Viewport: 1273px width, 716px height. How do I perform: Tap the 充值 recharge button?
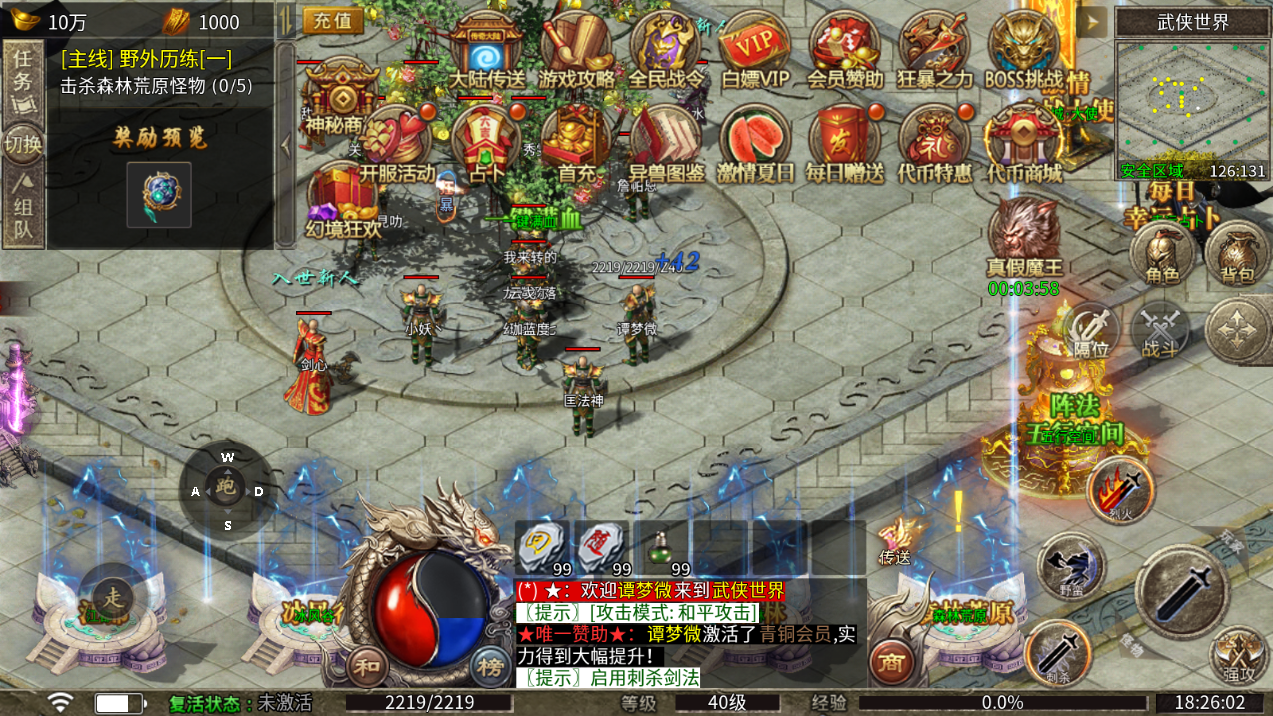pos(332,21)
